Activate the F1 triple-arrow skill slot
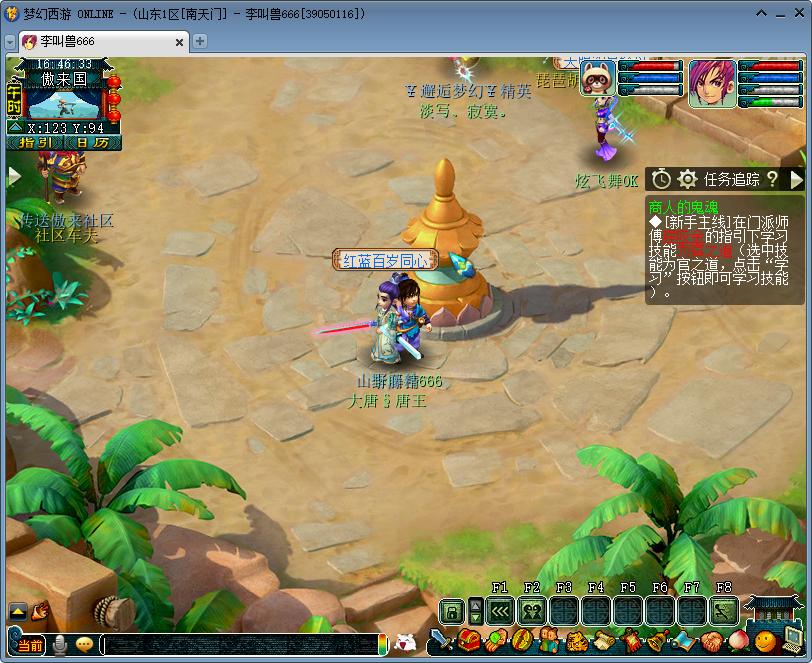This screenshot has height=663, width=812. click(x=500, y=610)
